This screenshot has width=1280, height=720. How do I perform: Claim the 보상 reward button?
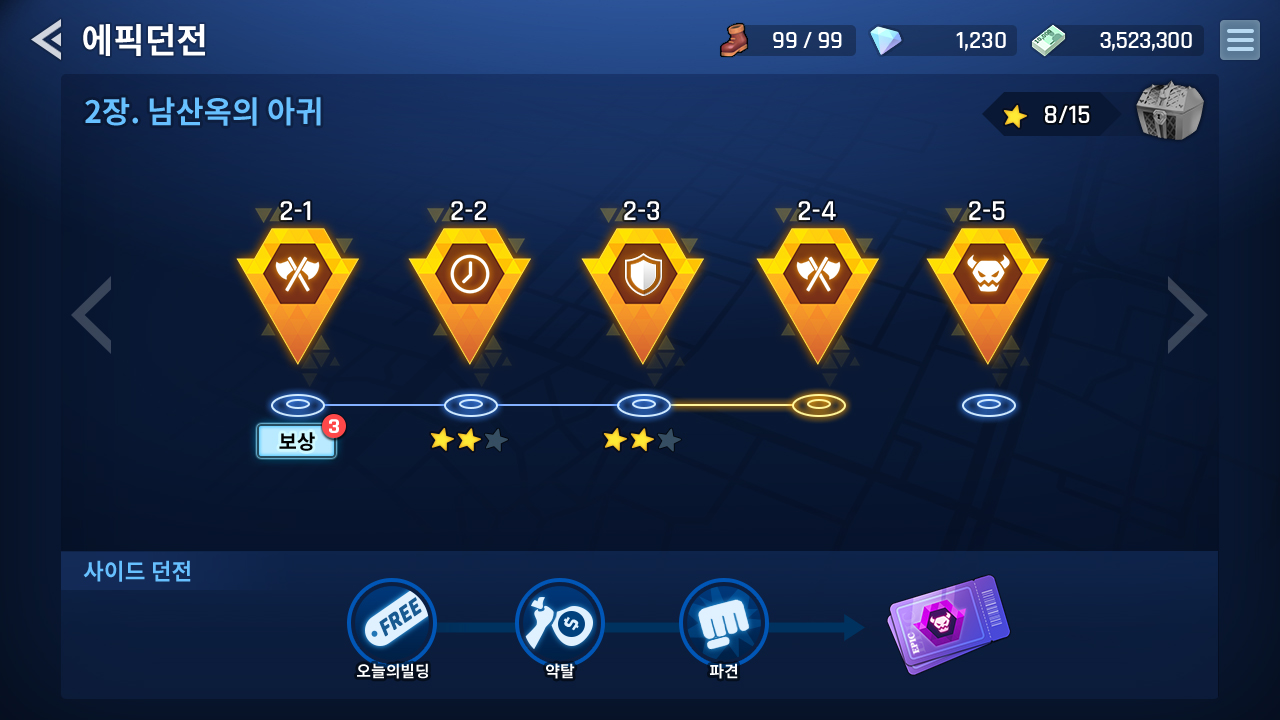pyautogui.click(x=296, y=441)
